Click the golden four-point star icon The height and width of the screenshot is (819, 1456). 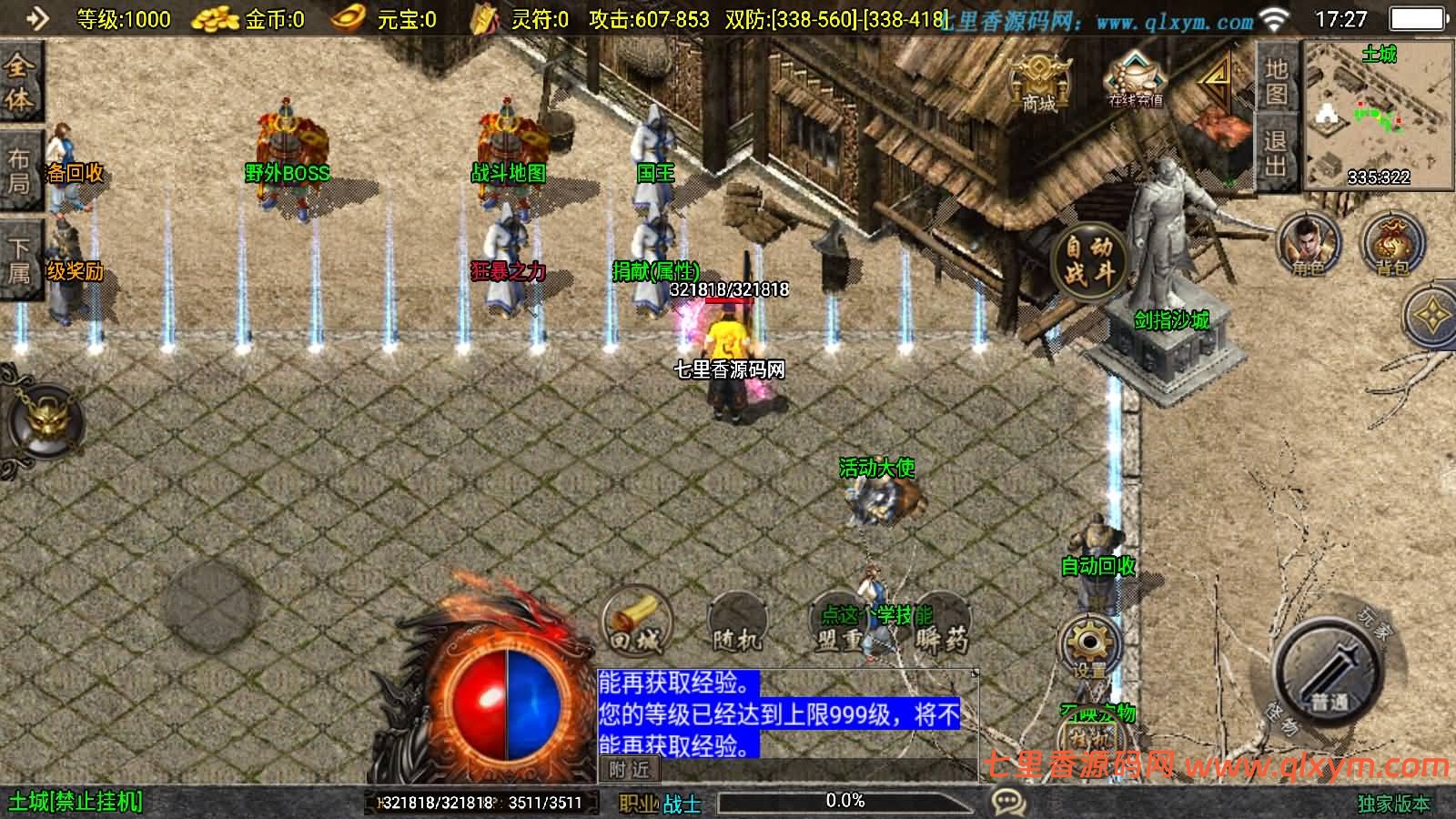tap(1432, 316)
